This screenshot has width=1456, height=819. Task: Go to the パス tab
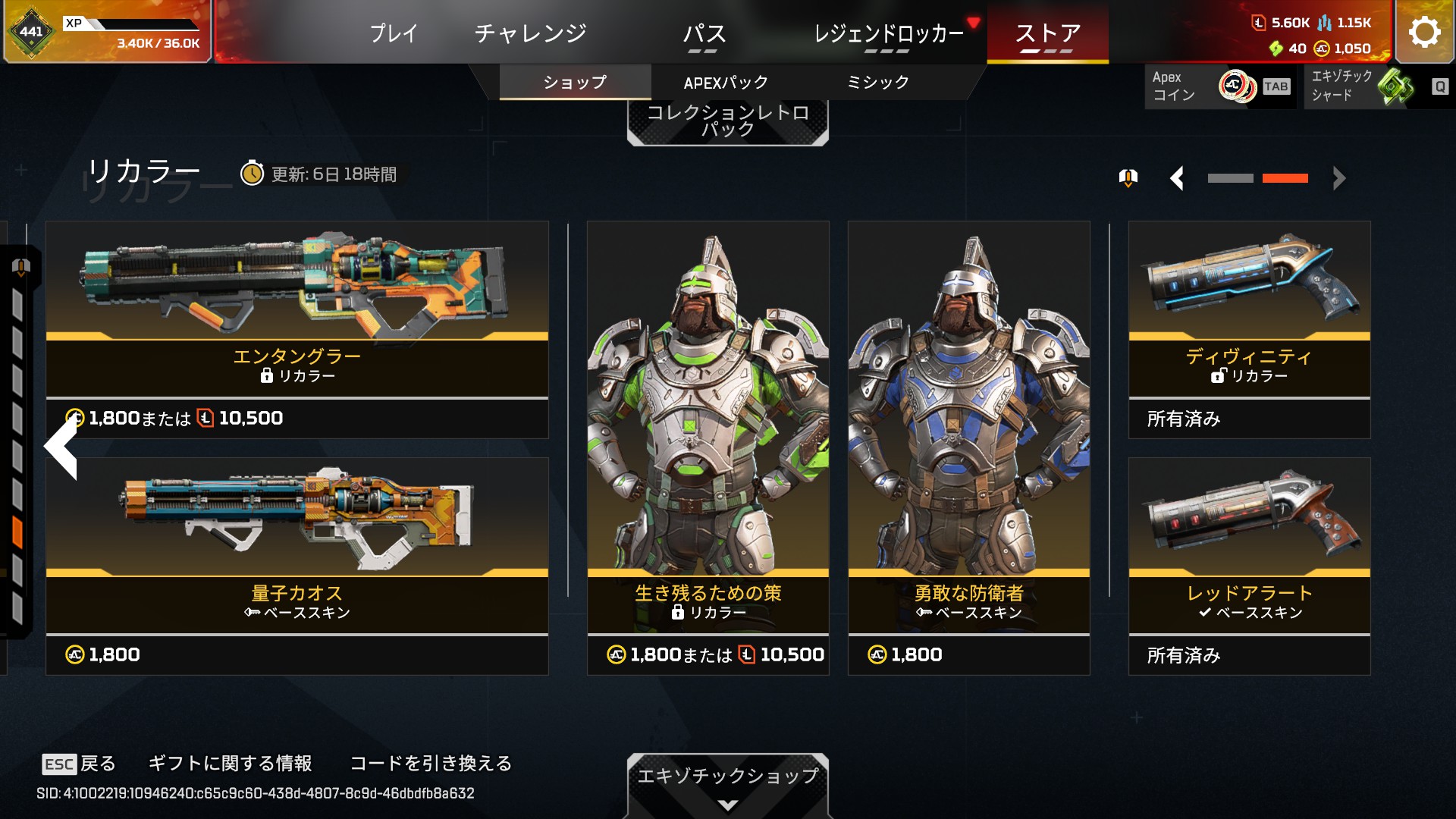pyautogui.click(x=704, y=33)
